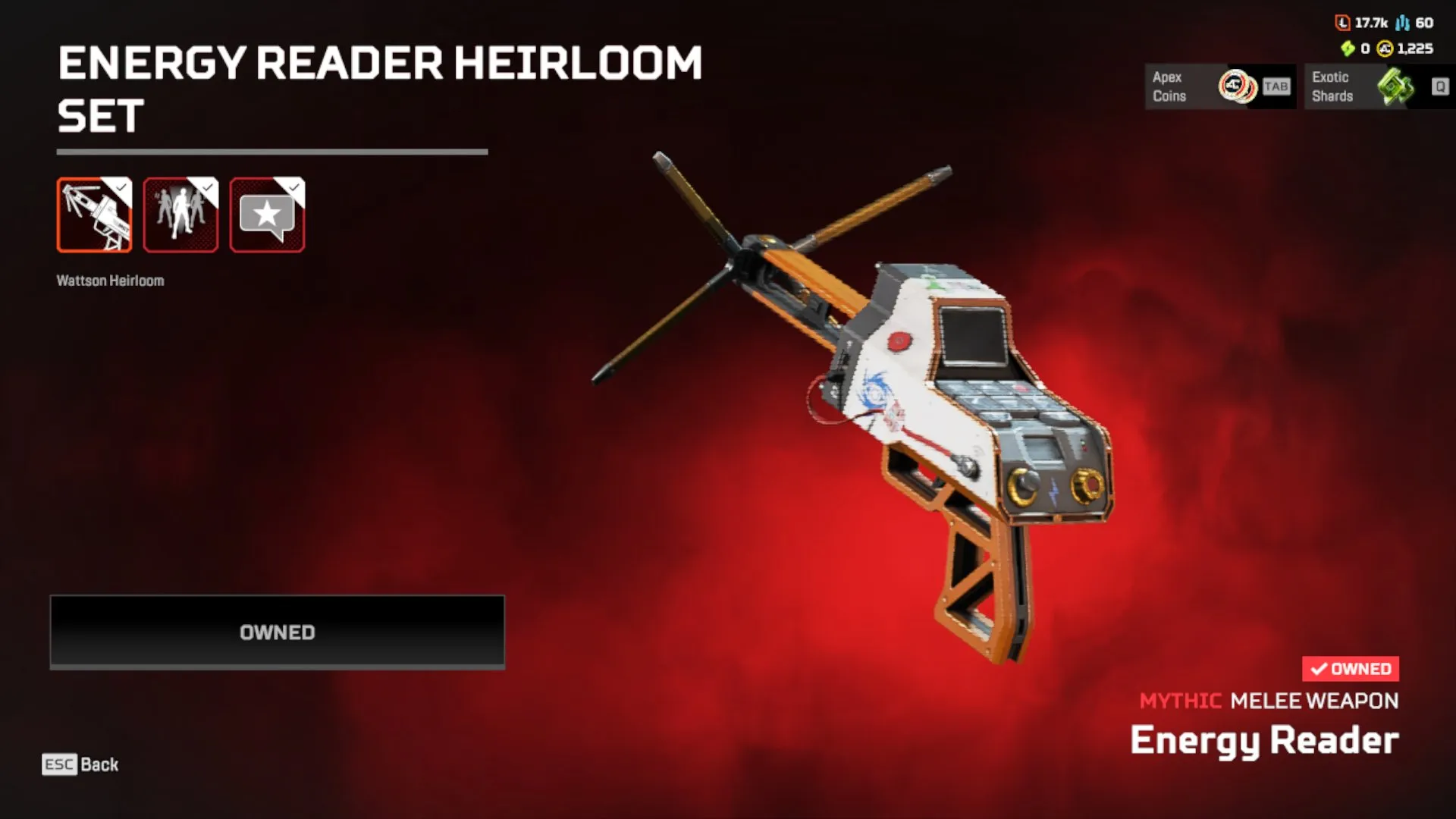Open the starred quip speech-bubble icon
The height and width of the screenshot is (819, 1456).
pos(266,215)
